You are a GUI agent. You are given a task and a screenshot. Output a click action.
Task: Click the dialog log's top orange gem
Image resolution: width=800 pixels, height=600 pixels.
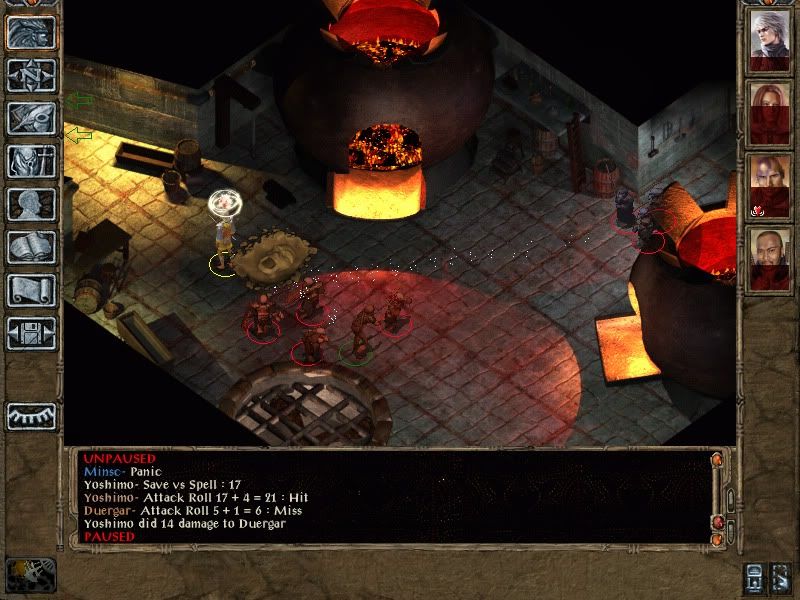click(x=716, y=461)
